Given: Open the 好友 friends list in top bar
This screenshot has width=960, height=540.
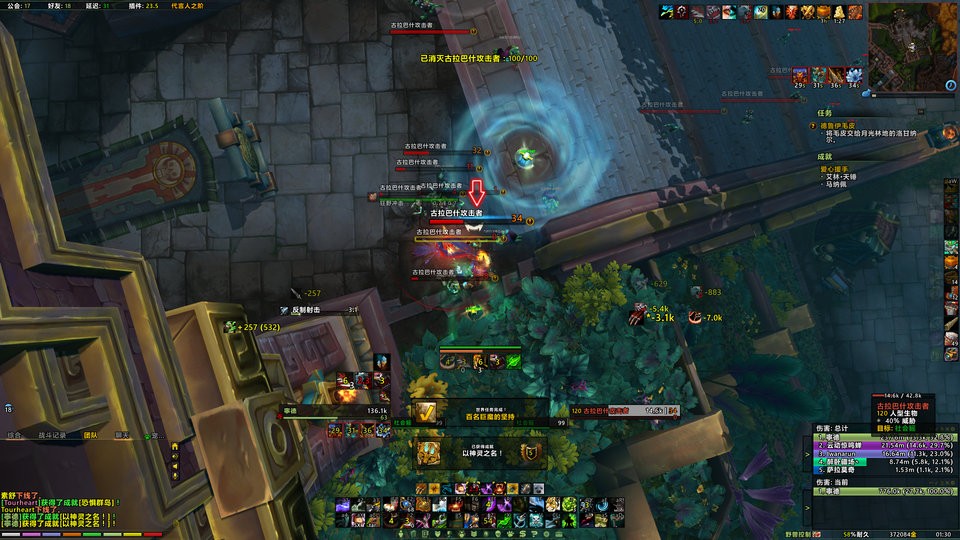Looking at the screenshot, I should coord(60,5).
